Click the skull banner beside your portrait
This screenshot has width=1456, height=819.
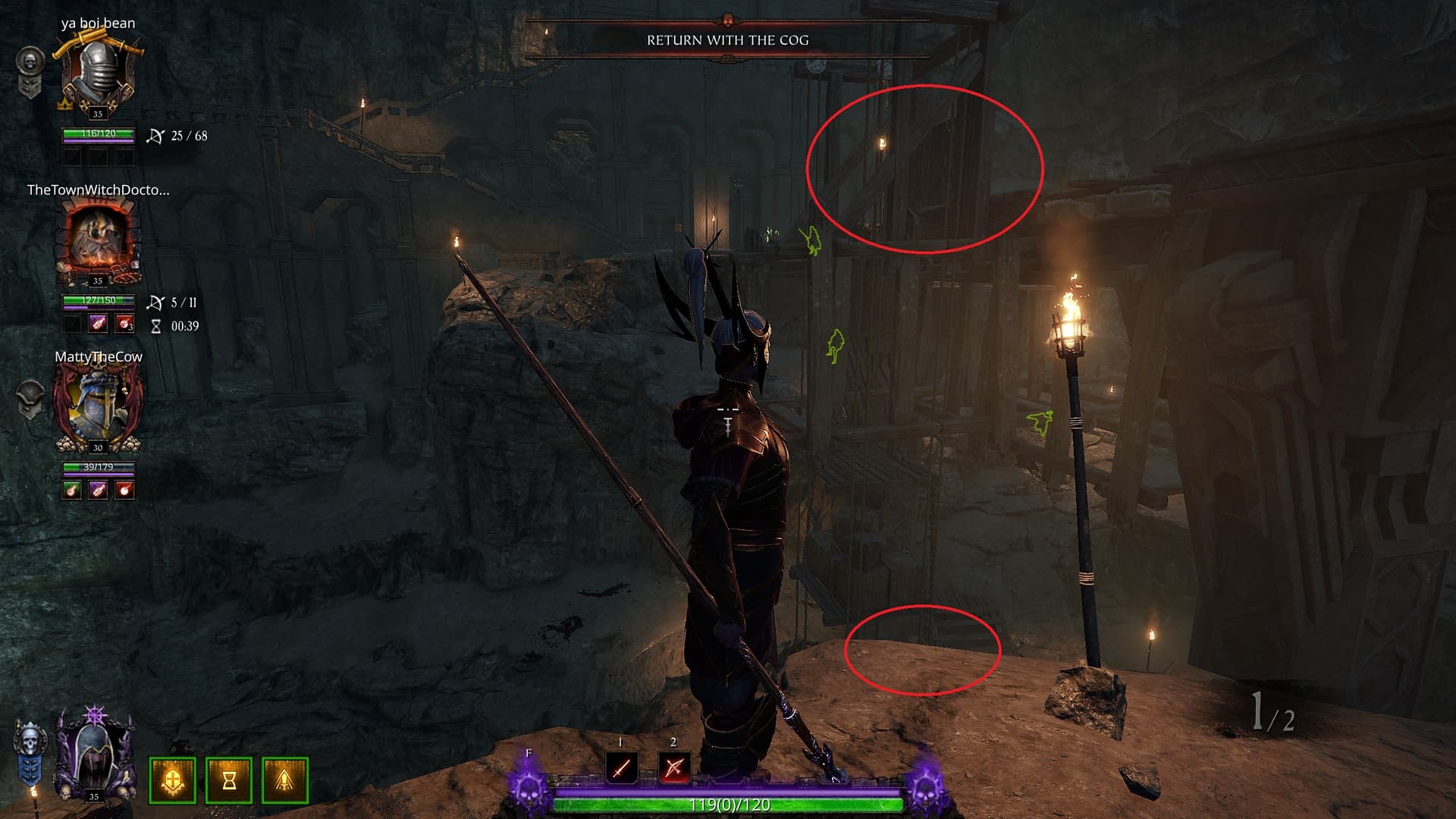[29, 755]
